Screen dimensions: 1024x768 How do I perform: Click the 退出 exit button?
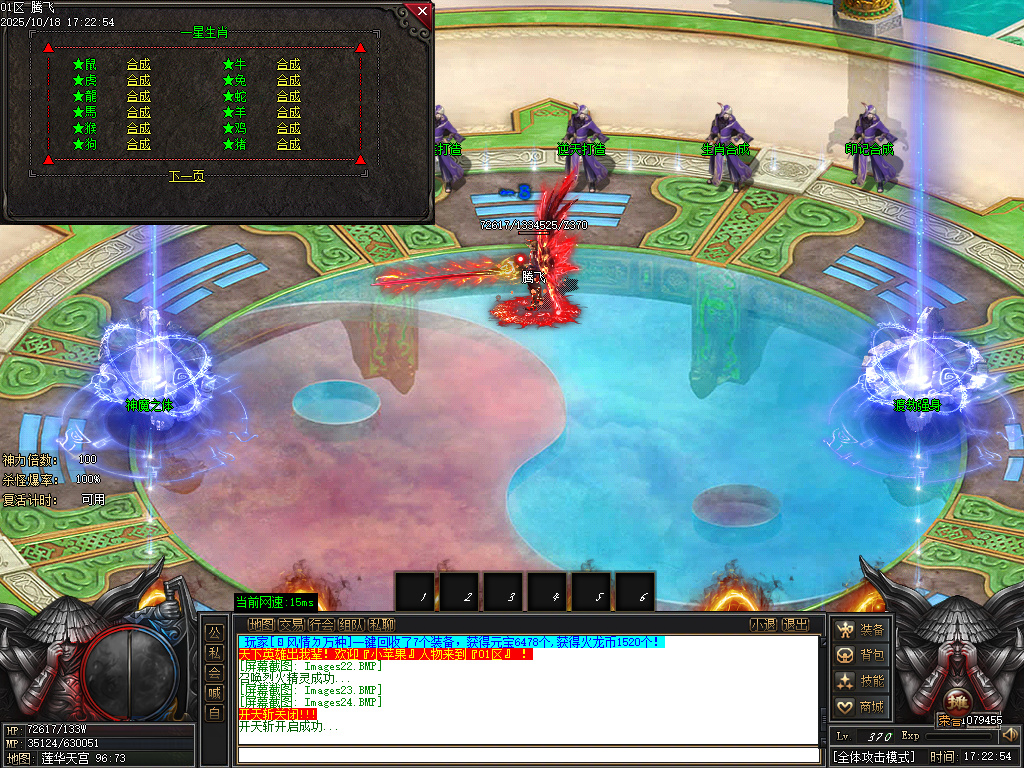point(796,625)
